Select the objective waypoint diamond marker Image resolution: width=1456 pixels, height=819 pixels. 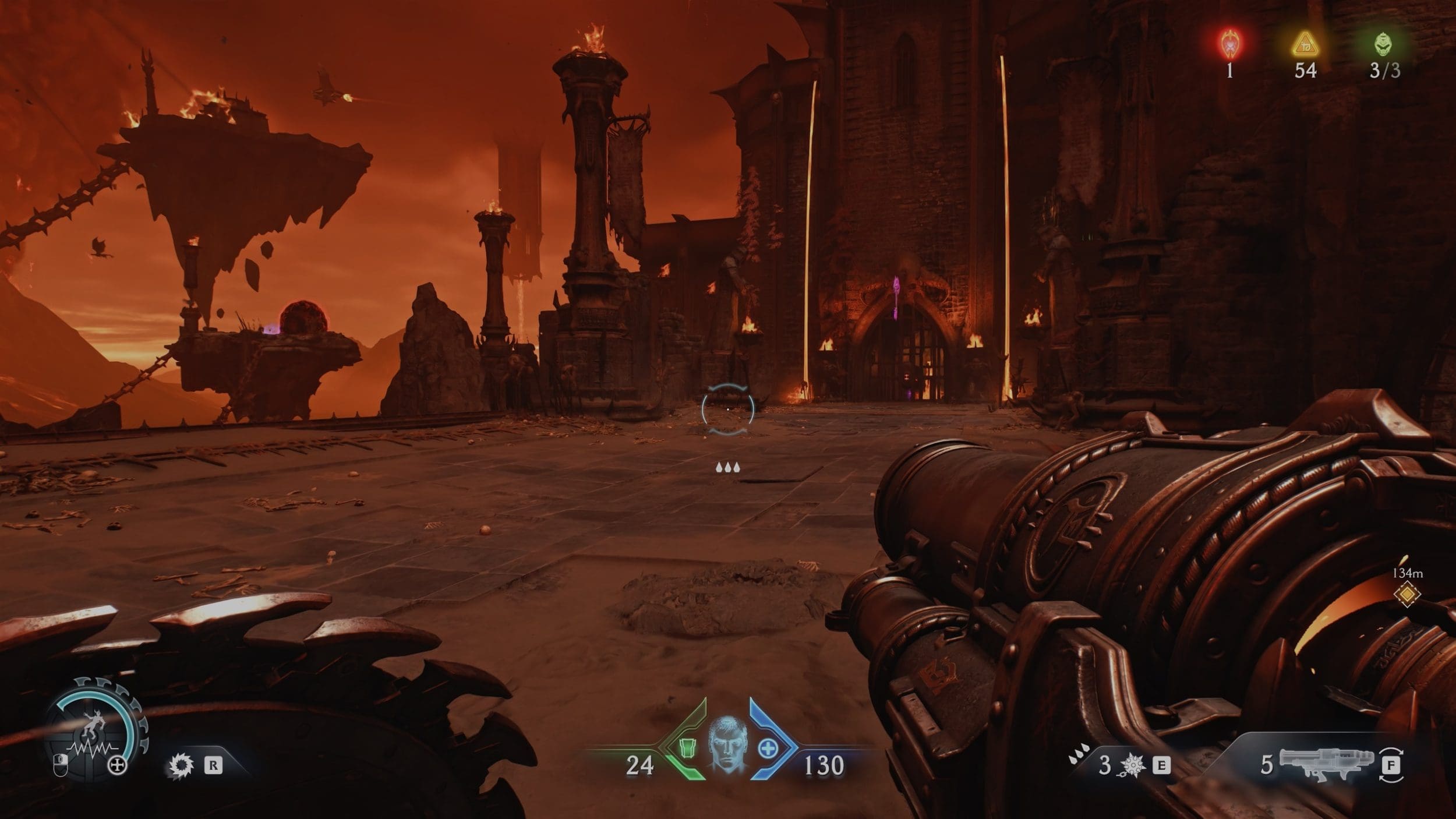click(x=1407, y=594)
